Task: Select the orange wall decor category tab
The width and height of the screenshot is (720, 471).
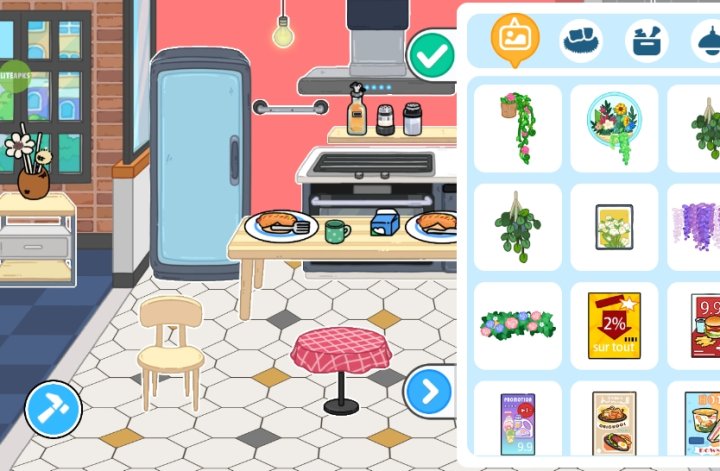Action: pos(515,38)
